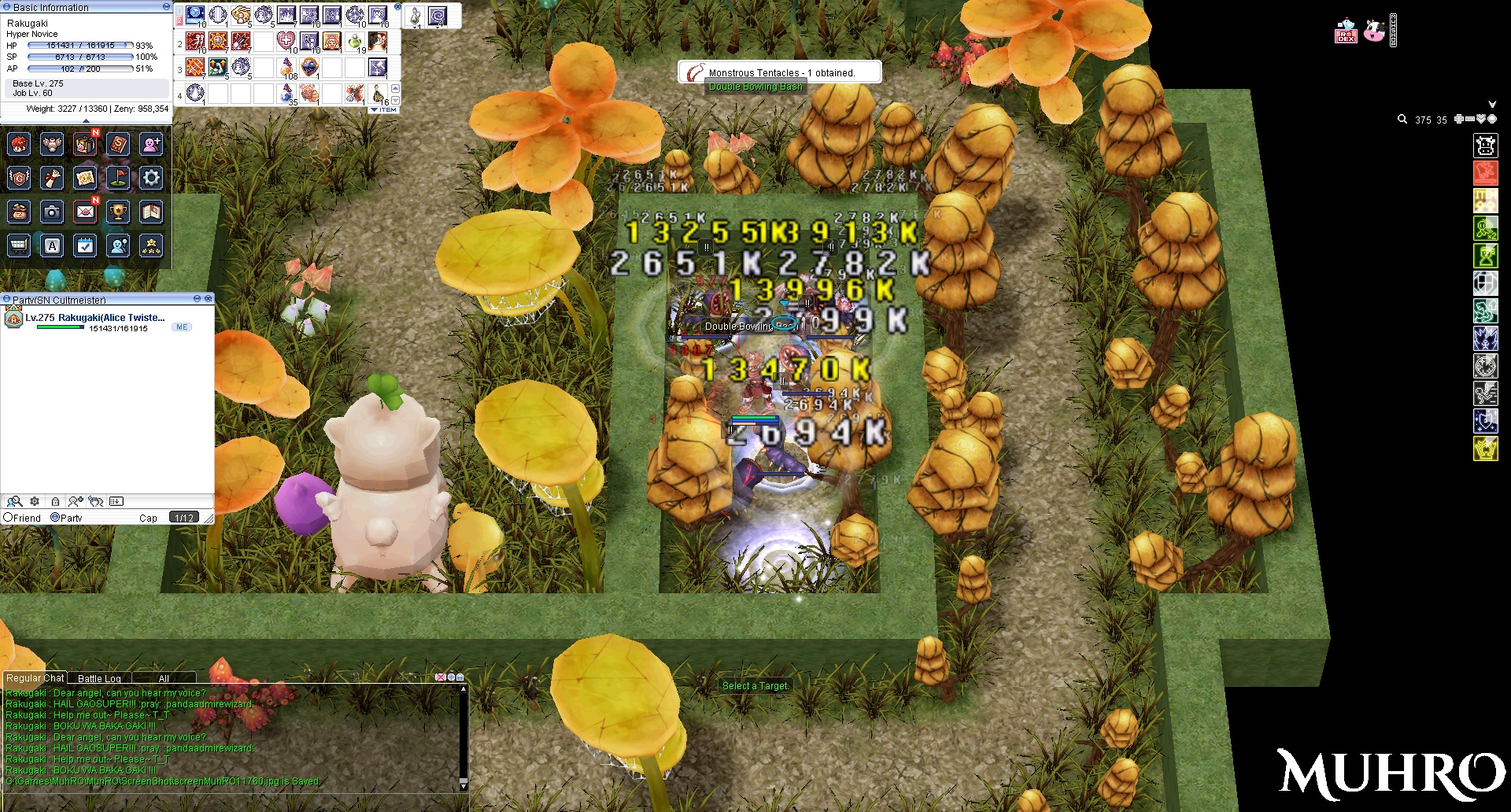Close the Party window
Screen dimensions: 1511x812
coord(209,299)
